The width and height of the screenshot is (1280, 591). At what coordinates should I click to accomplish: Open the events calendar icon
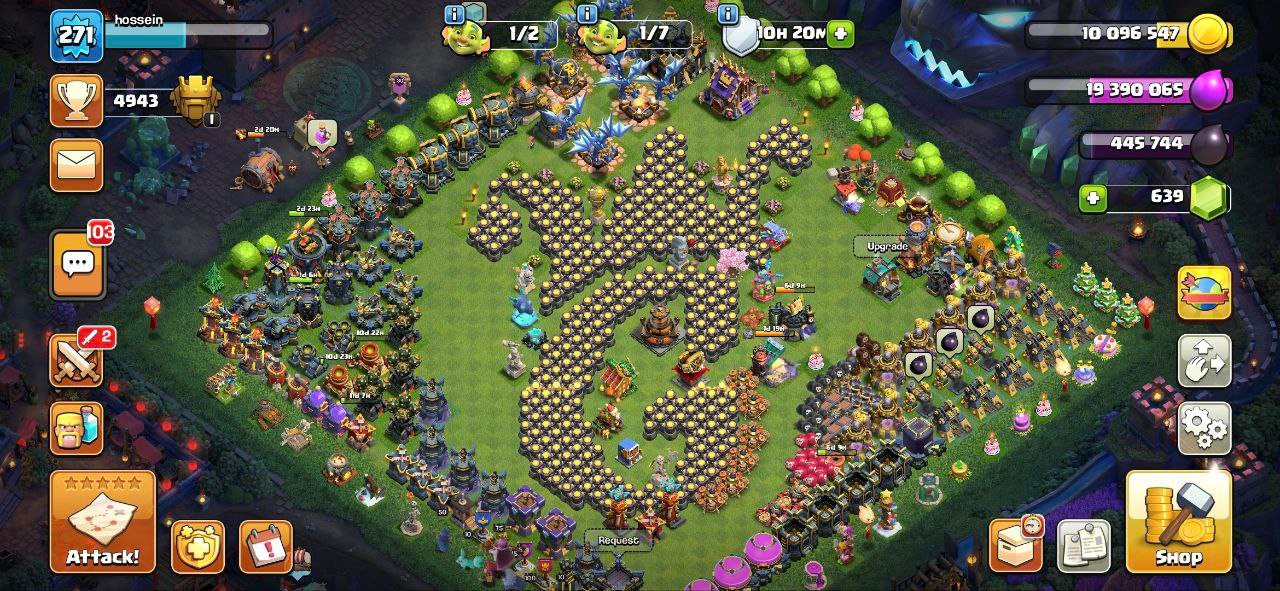tap(265, 546)
